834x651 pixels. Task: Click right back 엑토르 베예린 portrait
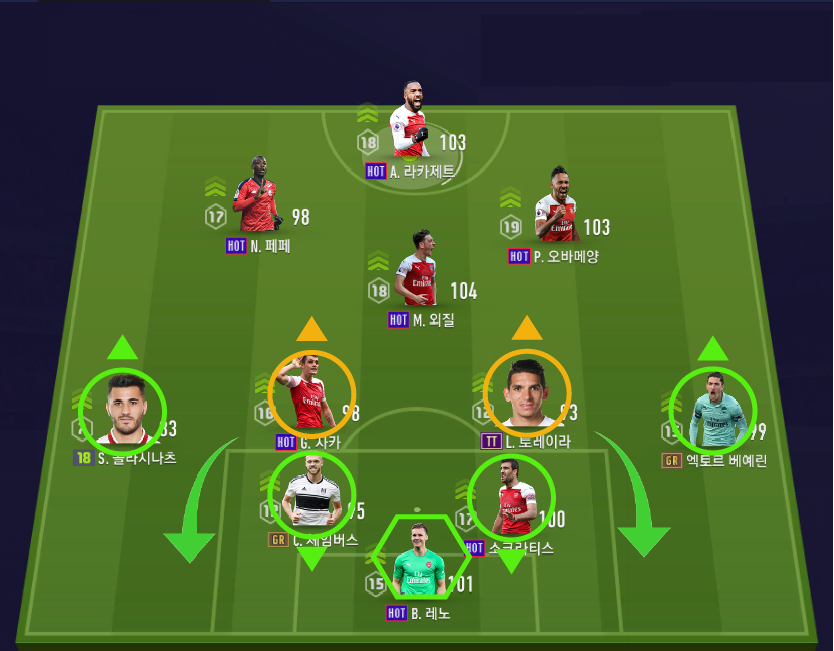[x=712, y=410]
